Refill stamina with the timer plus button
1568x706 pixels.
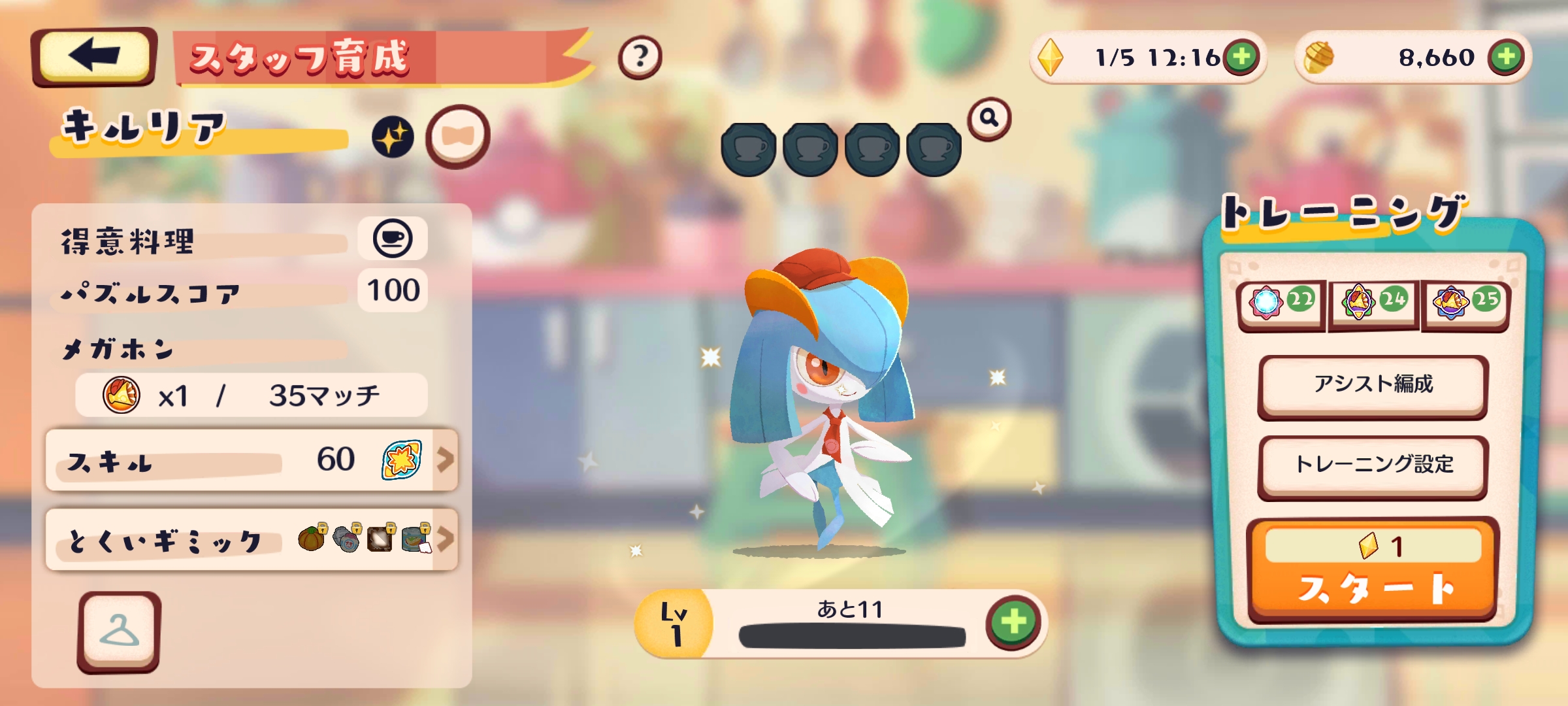(1241, 58)
